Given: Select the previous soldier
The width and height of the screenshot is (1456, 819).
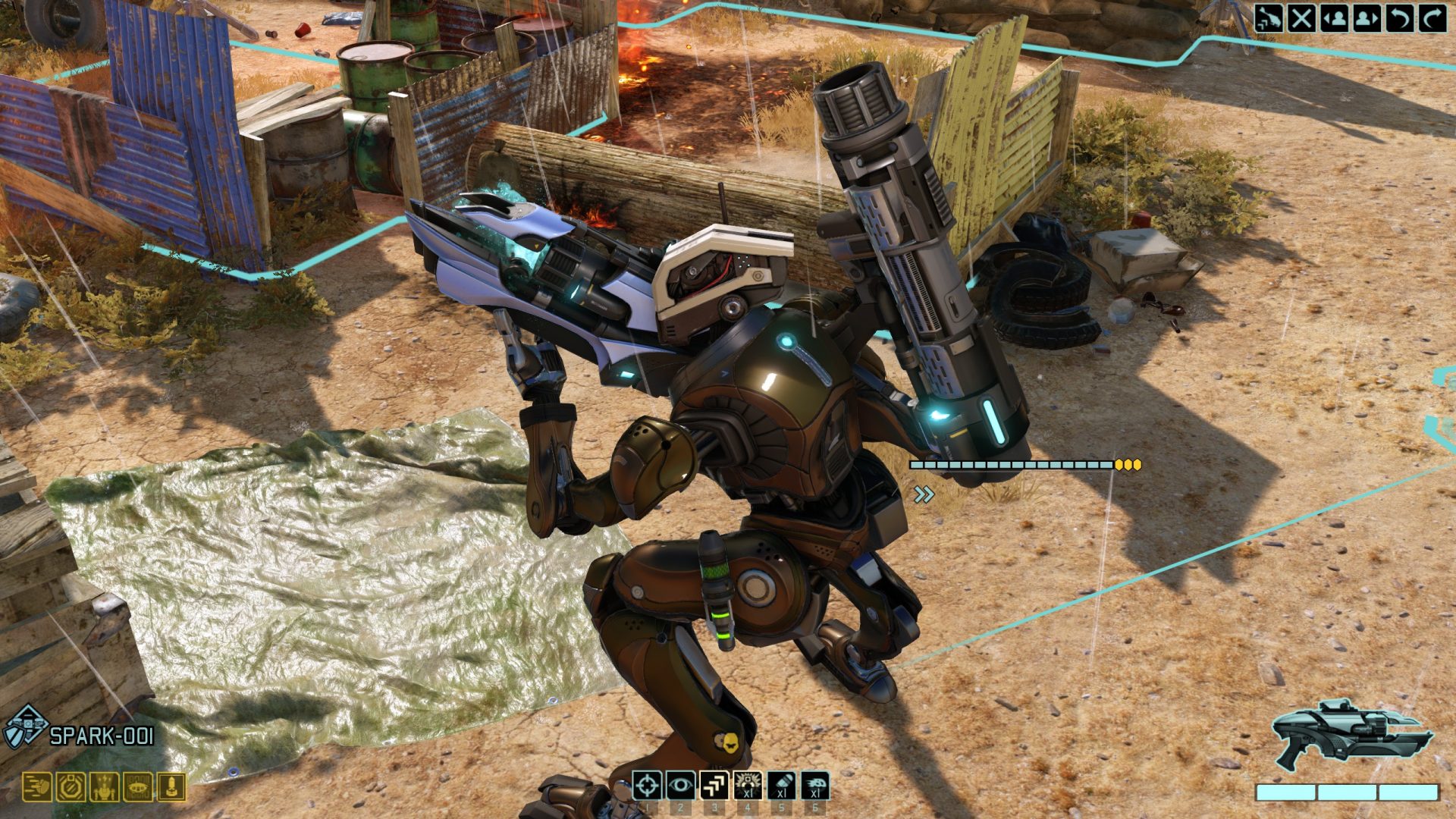Looking at the screenshot, I should click(x=1334, y=18).
